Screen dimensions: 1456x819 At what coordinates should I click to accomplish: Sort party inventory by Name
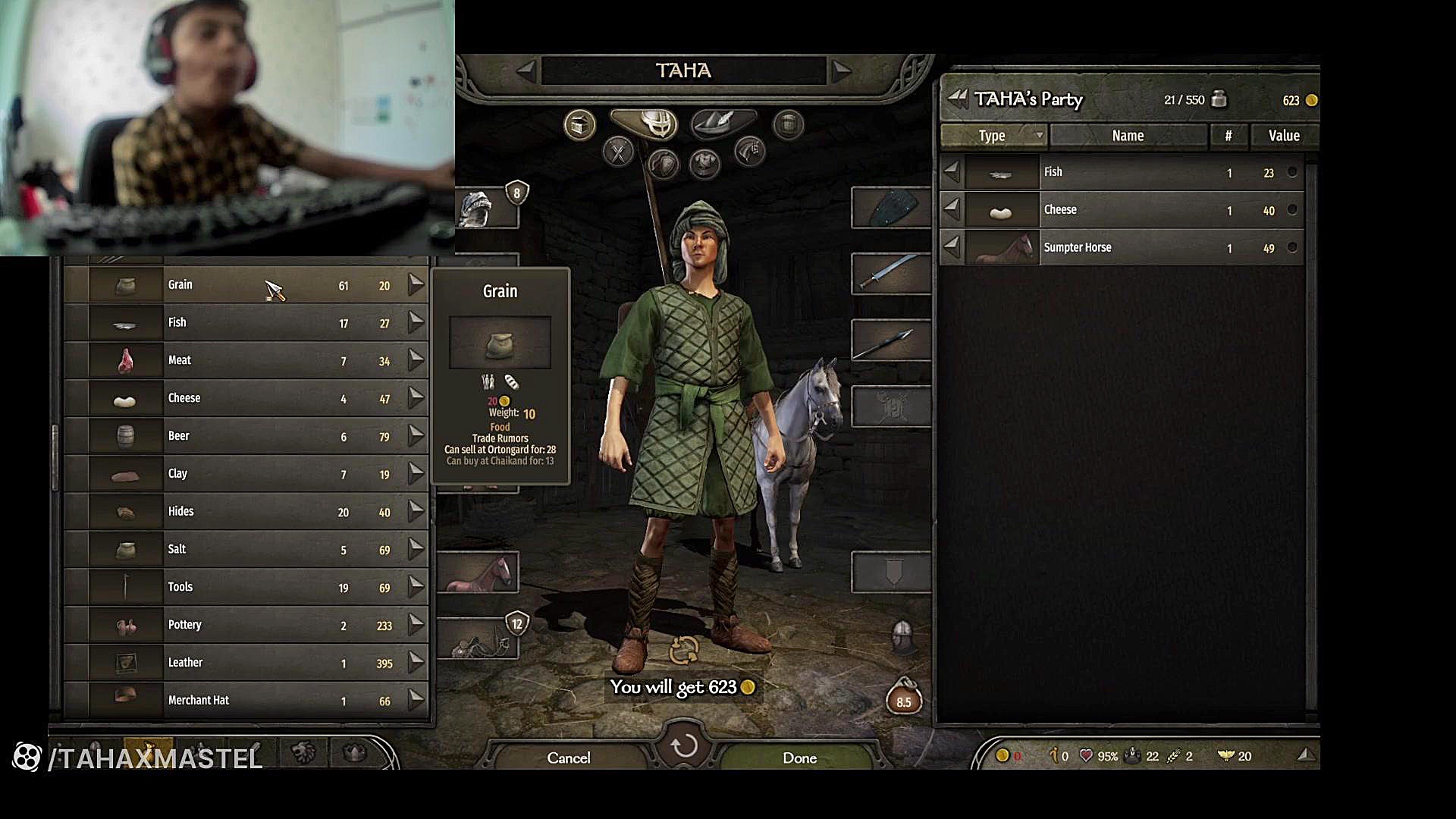[x=1128, y=136]
